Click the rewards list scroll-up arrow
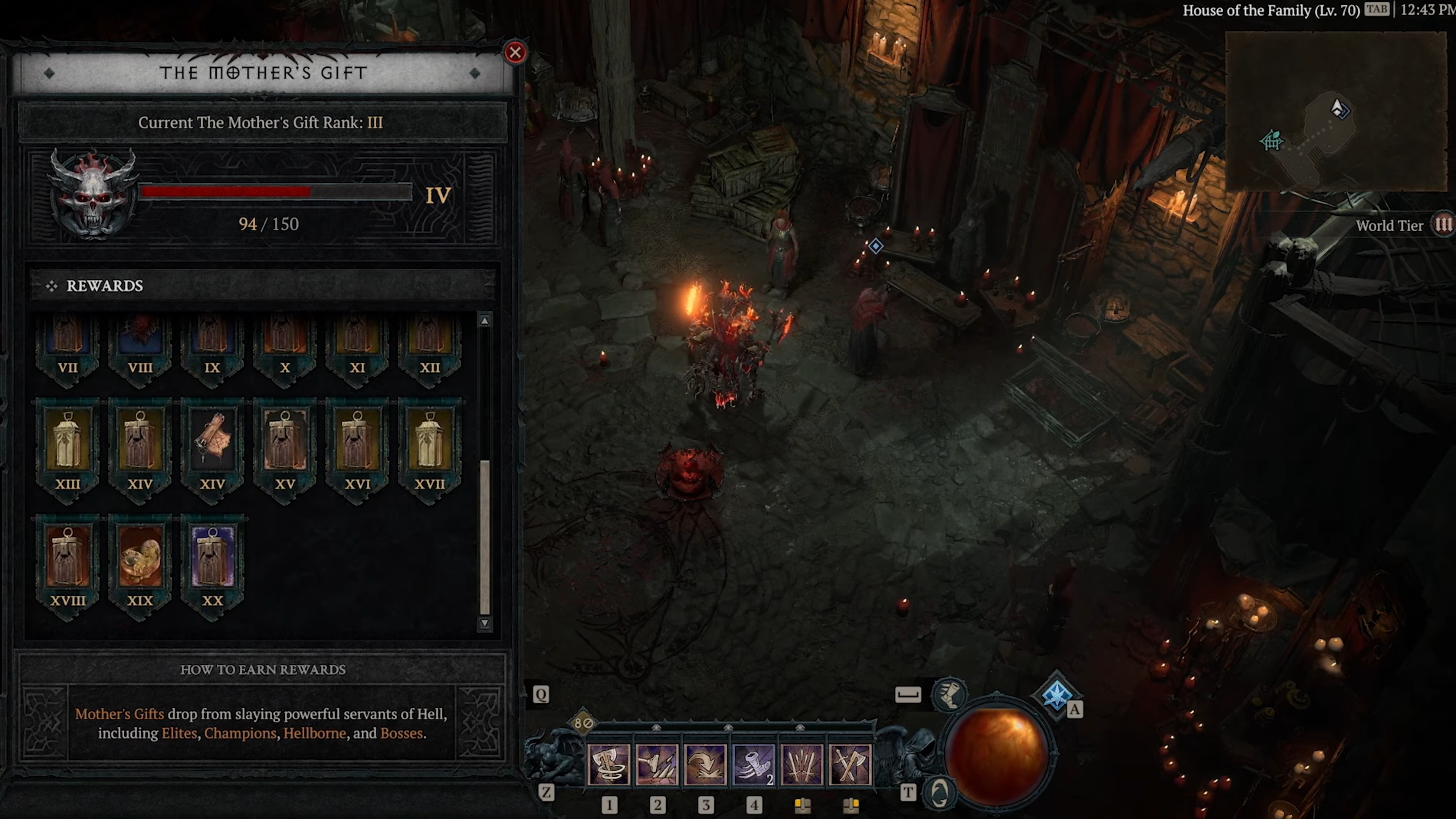1456x819 pixels. tap(484, 320)
